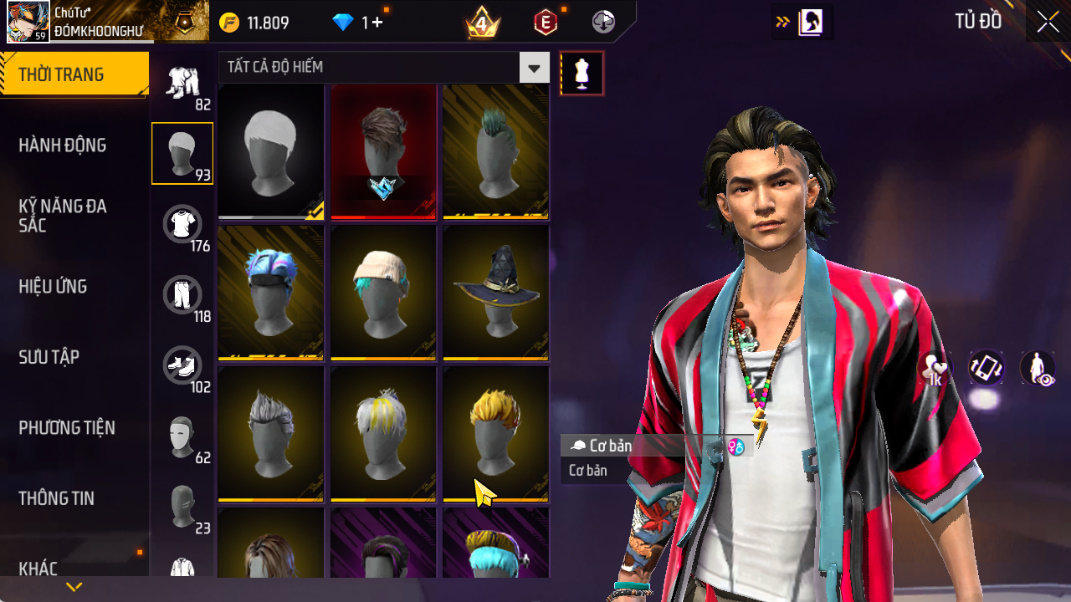
Task: Switch to the Hành Động tab
Action: pos(62,145)
